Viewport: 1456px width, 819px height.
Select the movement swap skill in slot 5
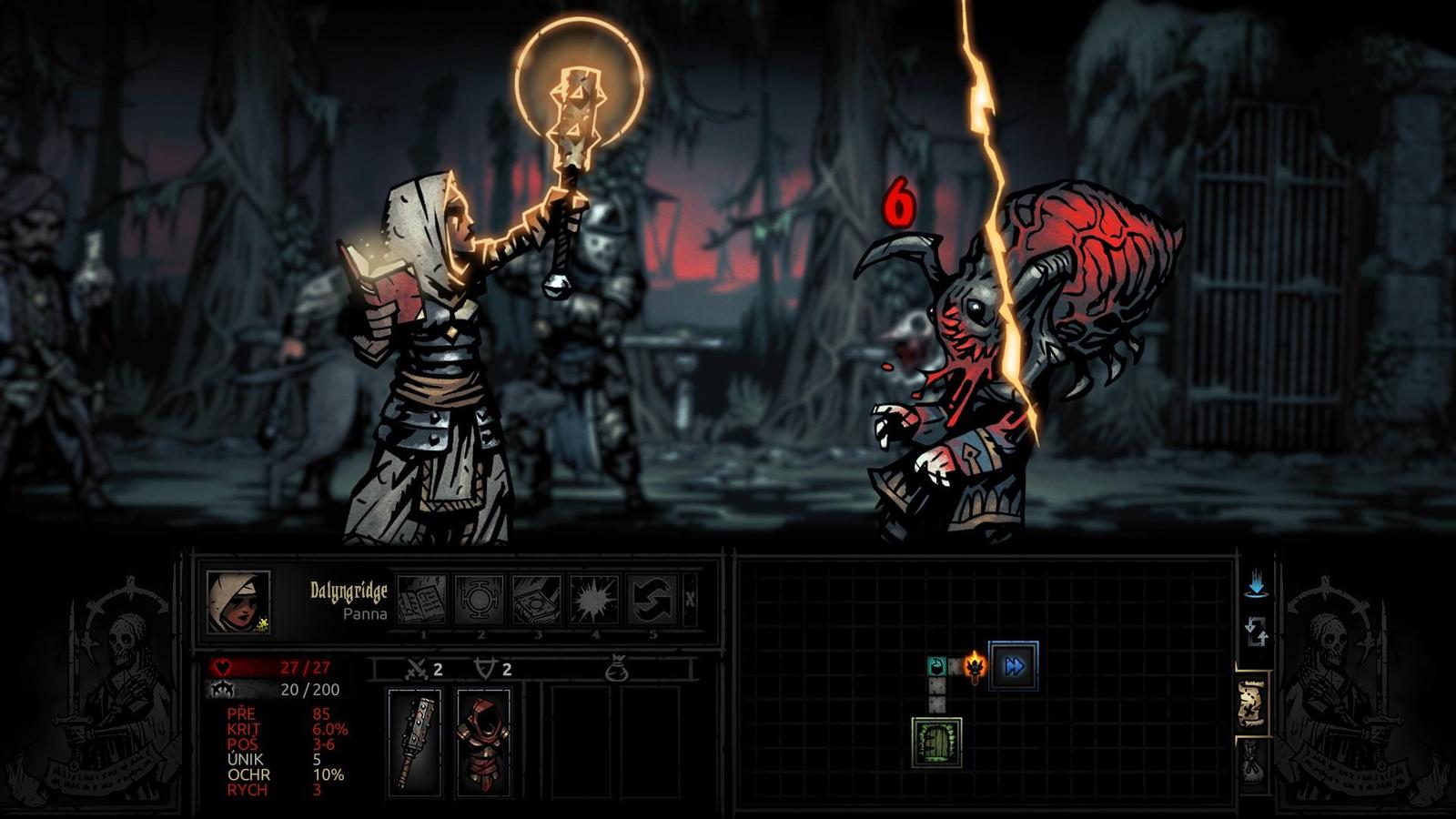pos(652,601)
